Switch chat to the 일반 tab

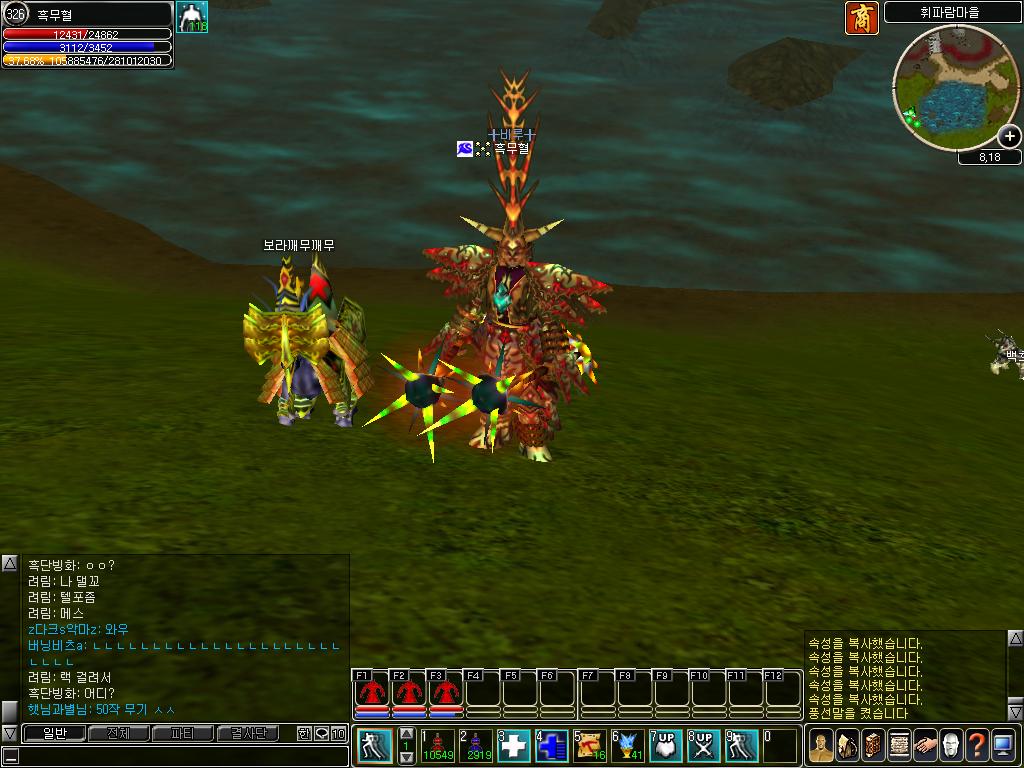point(54,734)
